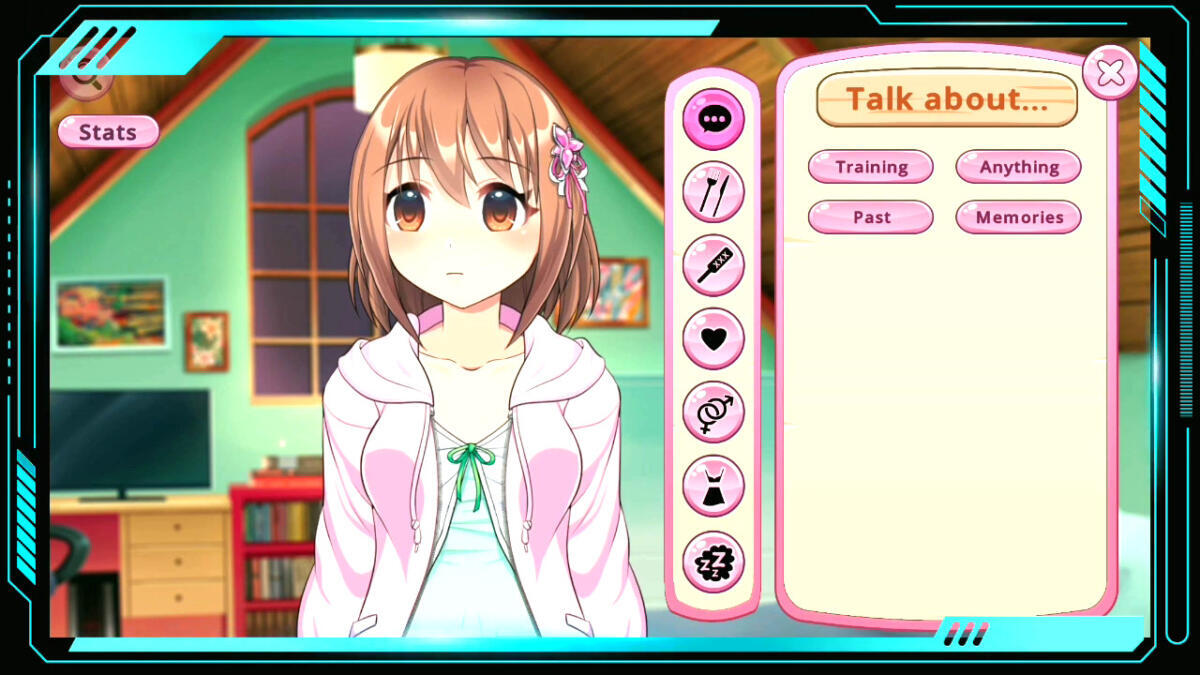The height and width of the screenshot is (675, 1200).
Task: Select the Anything talk option
Action: pos(1018,167)
